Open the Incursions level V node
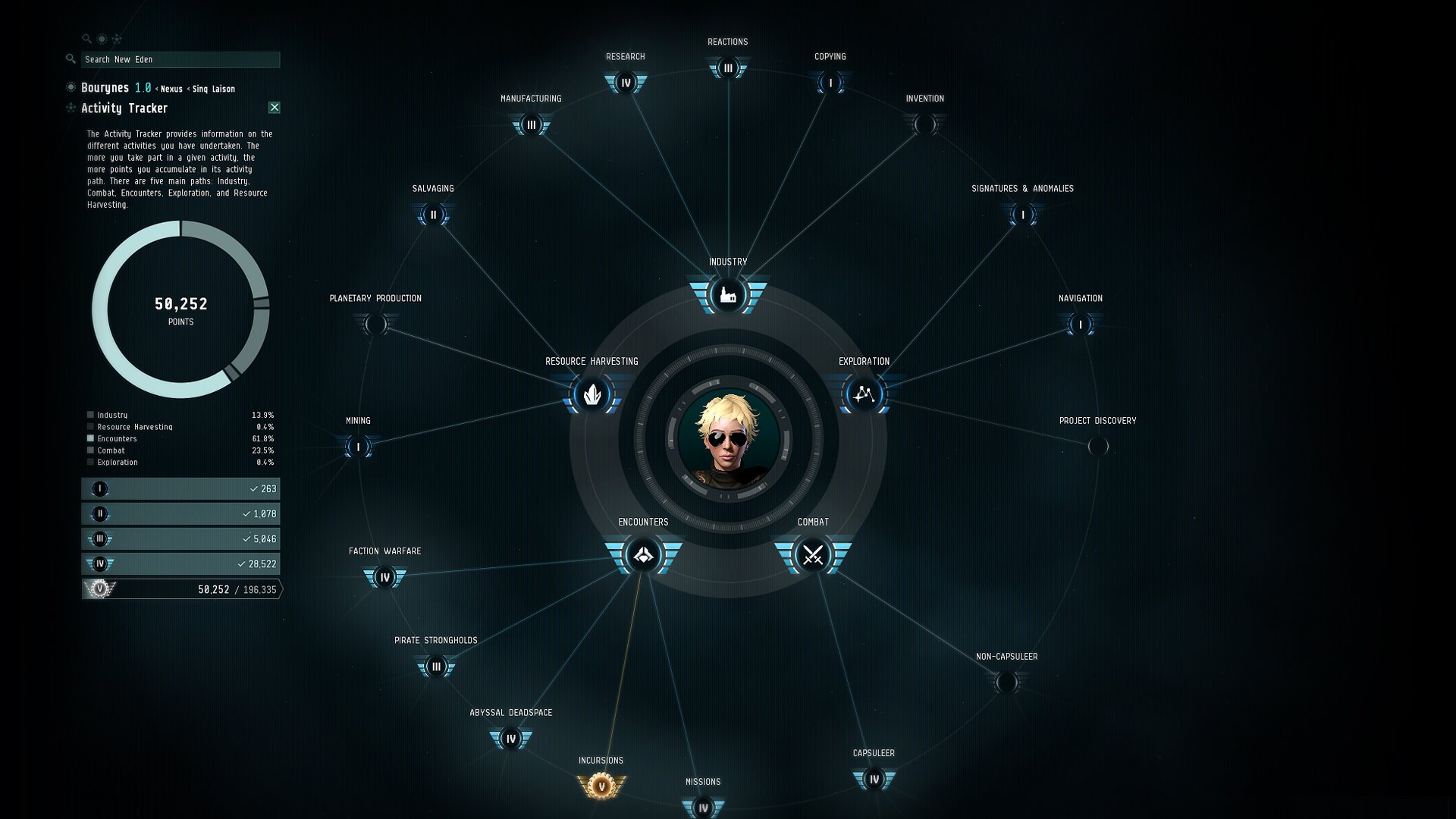Screen dimensions: 1456x819 tap(601, 786)
